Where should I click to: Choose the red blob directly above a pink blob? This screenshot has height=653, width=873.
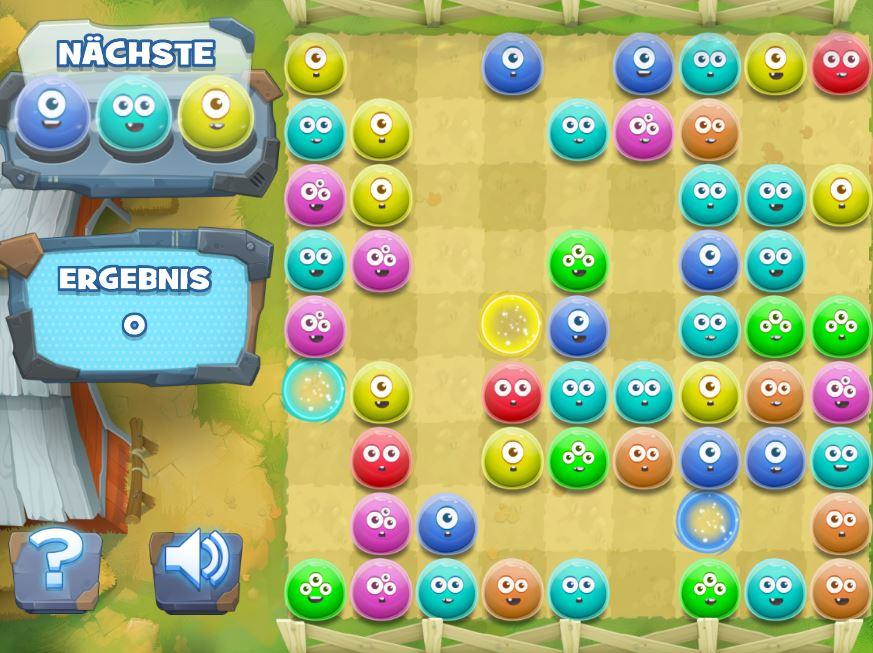[381, 457]
